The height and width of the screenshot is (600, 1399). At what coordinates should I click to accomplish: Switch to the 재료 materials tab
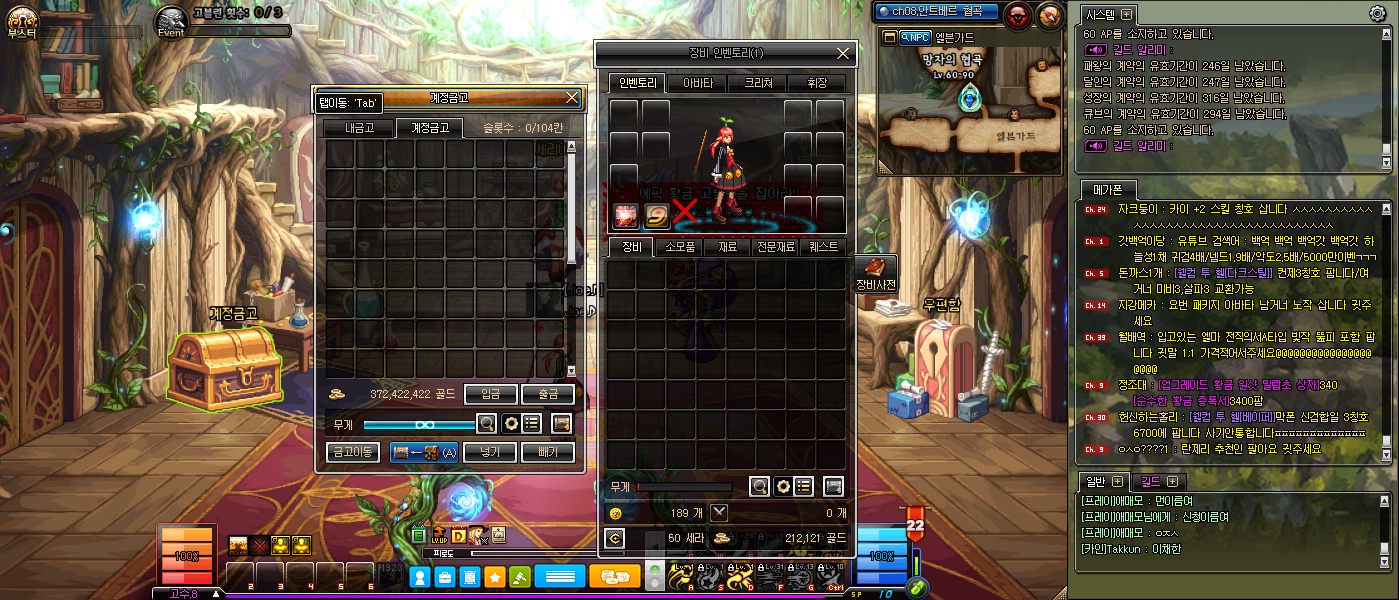(x=727, y=247)
